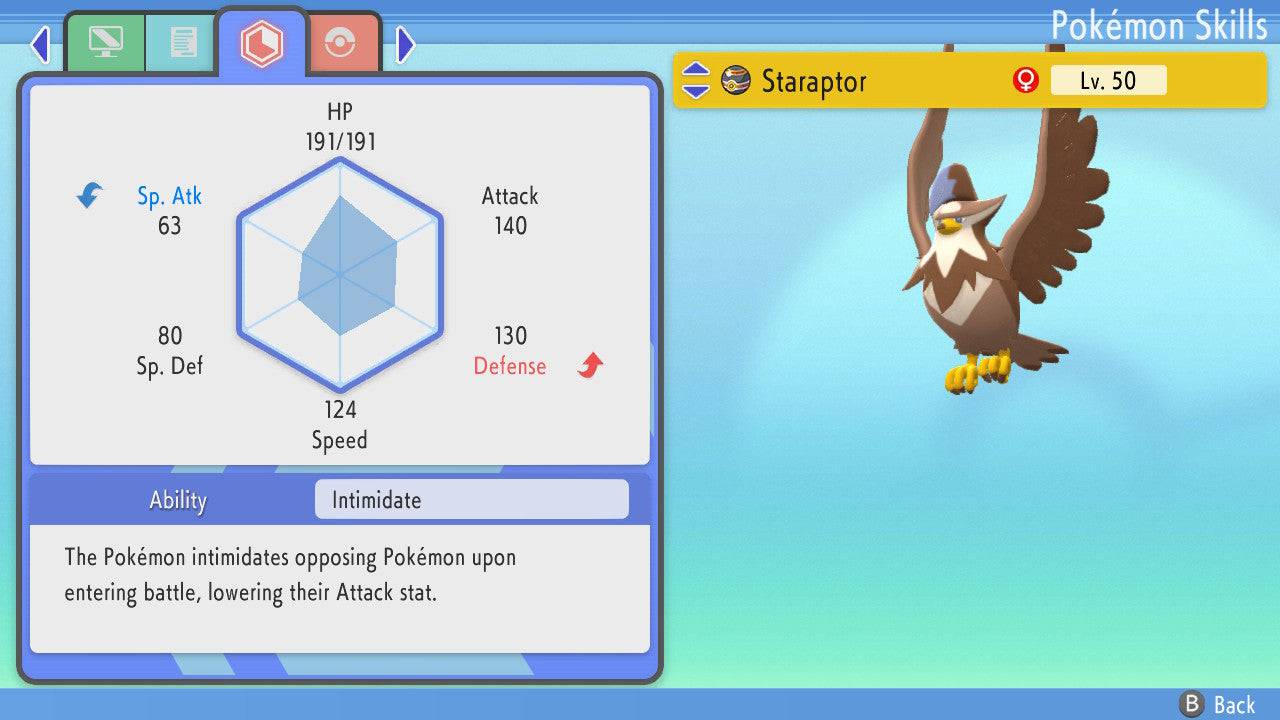Select the hexagon skills tab

coord(261,43)
